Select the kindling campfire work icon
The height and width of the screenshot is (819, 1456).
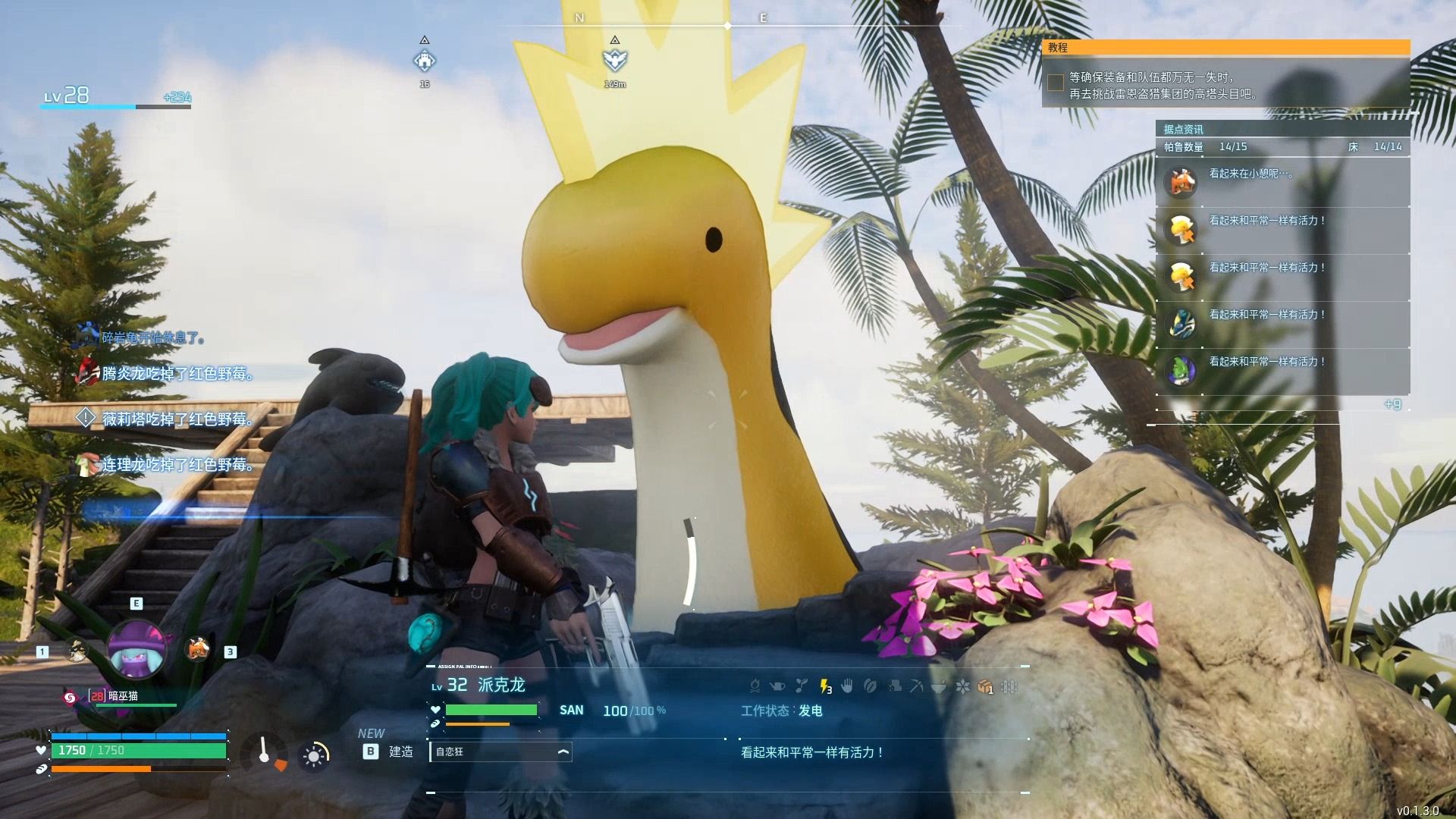[755, 686]
